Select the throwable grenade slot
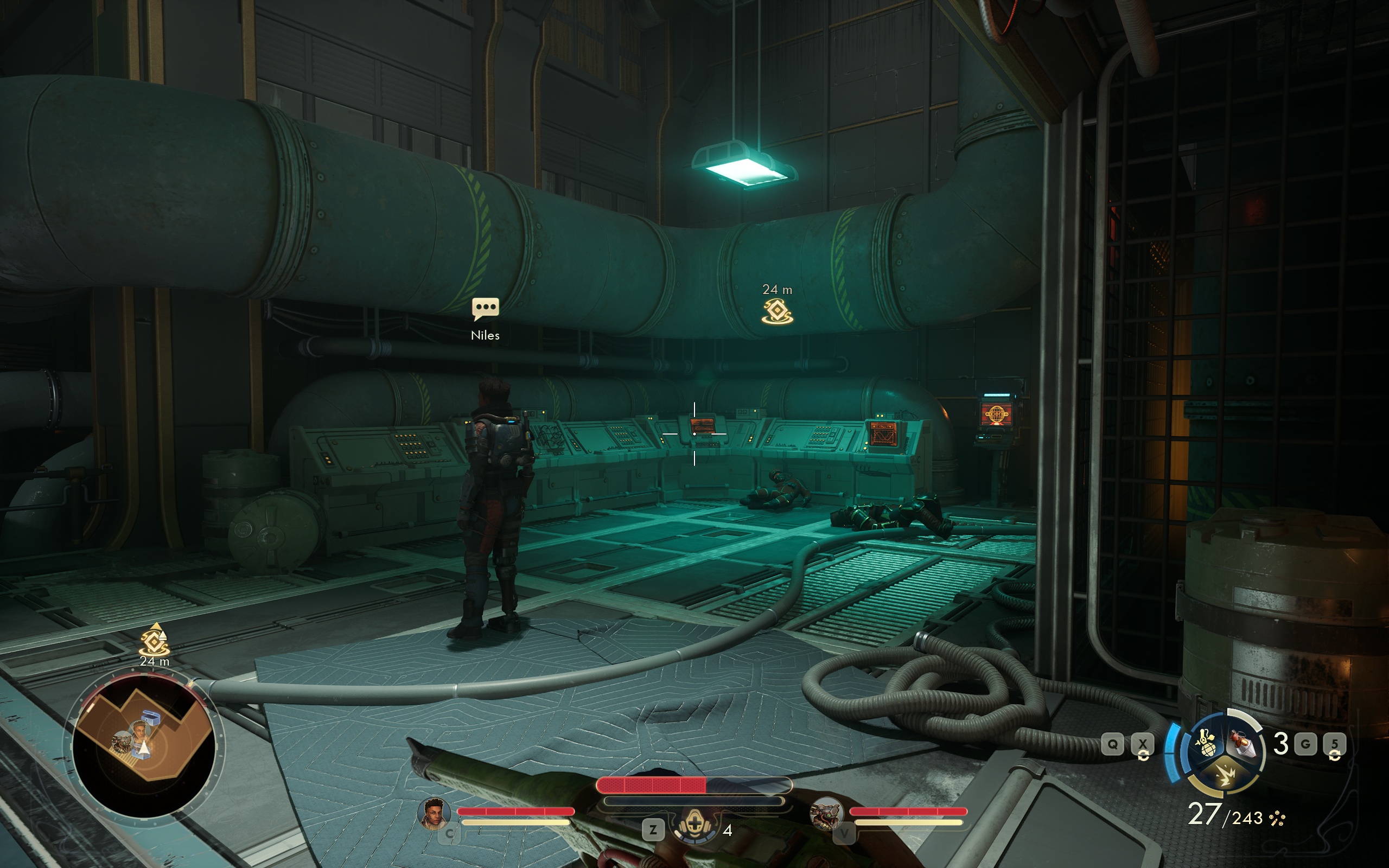 click(x=1243, y=744)
